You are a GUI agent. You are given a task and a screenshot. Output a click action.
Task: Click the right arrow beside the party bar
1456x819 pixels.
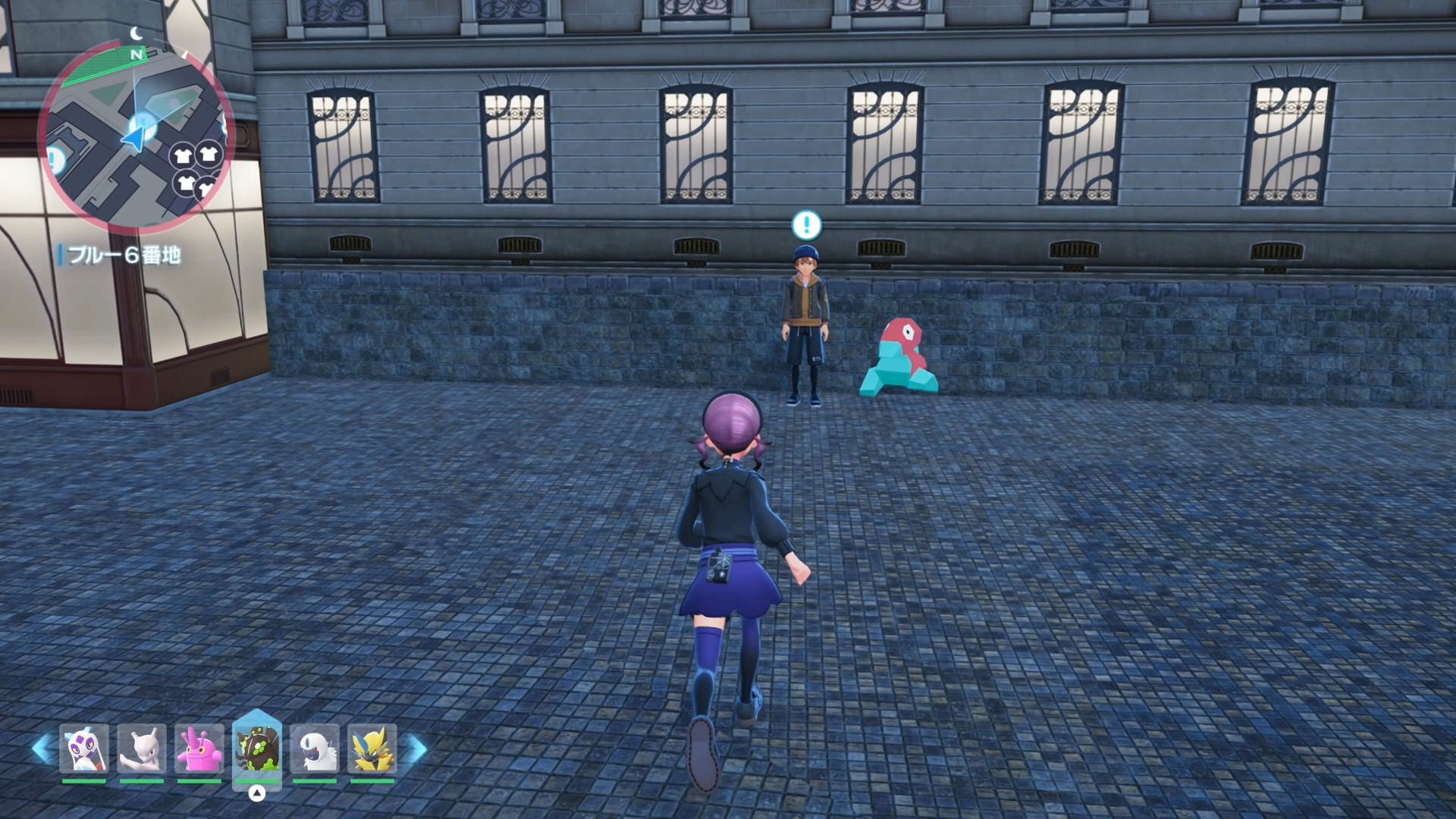pos(417,749)
